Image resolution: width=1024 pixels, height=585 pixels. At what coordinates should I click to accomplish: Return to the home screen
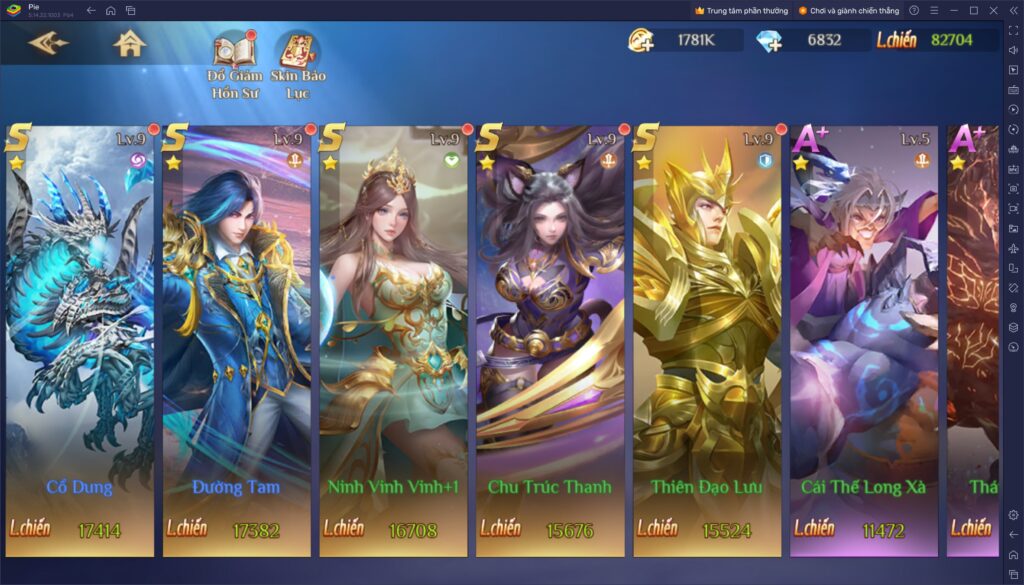pos(129,44)
